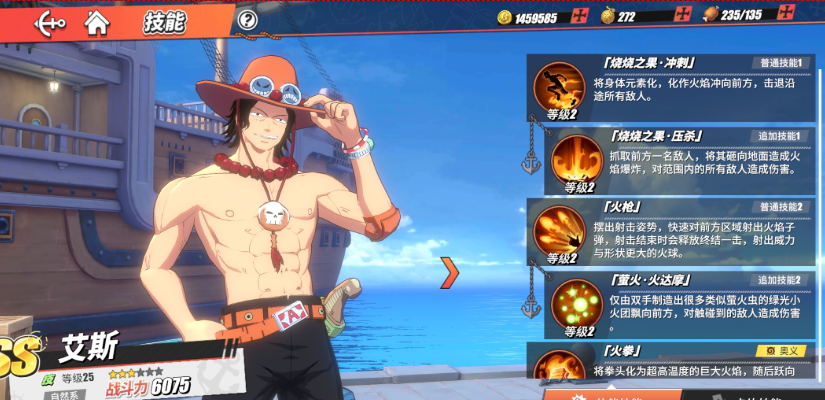Add more gold coins with plus button
Viewport: 825px width, 400px height.
tap(580, 16)
